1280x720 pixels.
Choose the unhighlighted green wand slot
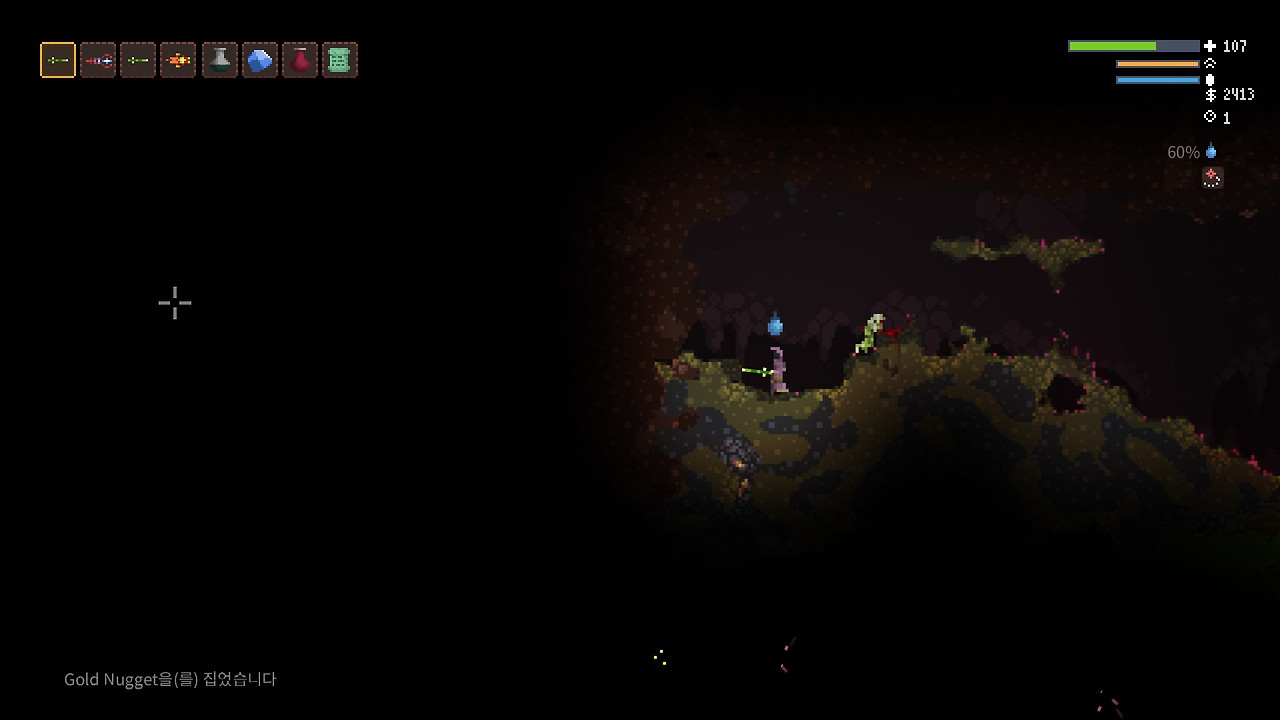[x=138, y=60]
